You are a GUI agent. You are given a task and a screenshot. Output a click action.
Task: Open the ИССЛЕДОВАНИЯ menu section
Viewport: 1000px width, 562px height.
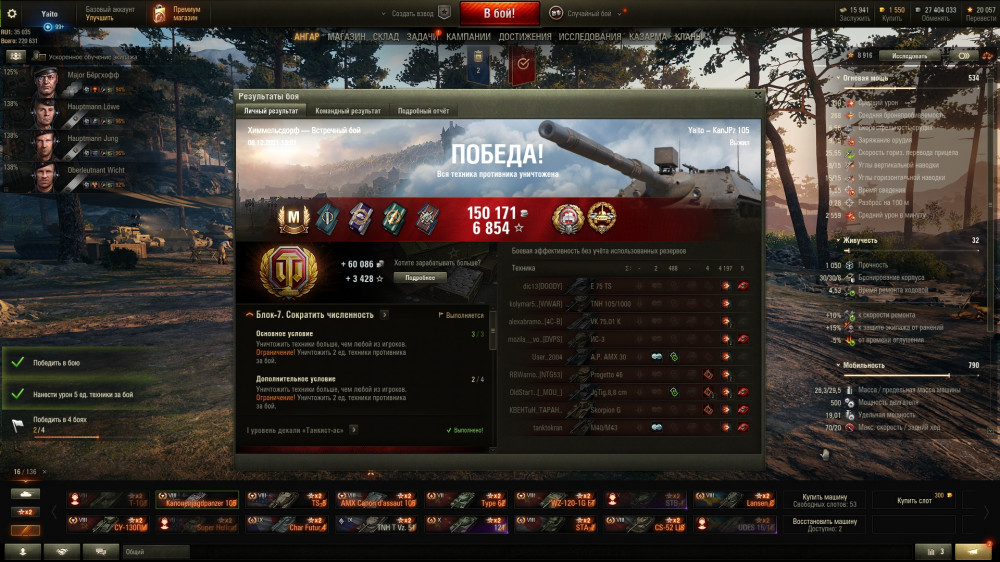click(x=590, y=37)
